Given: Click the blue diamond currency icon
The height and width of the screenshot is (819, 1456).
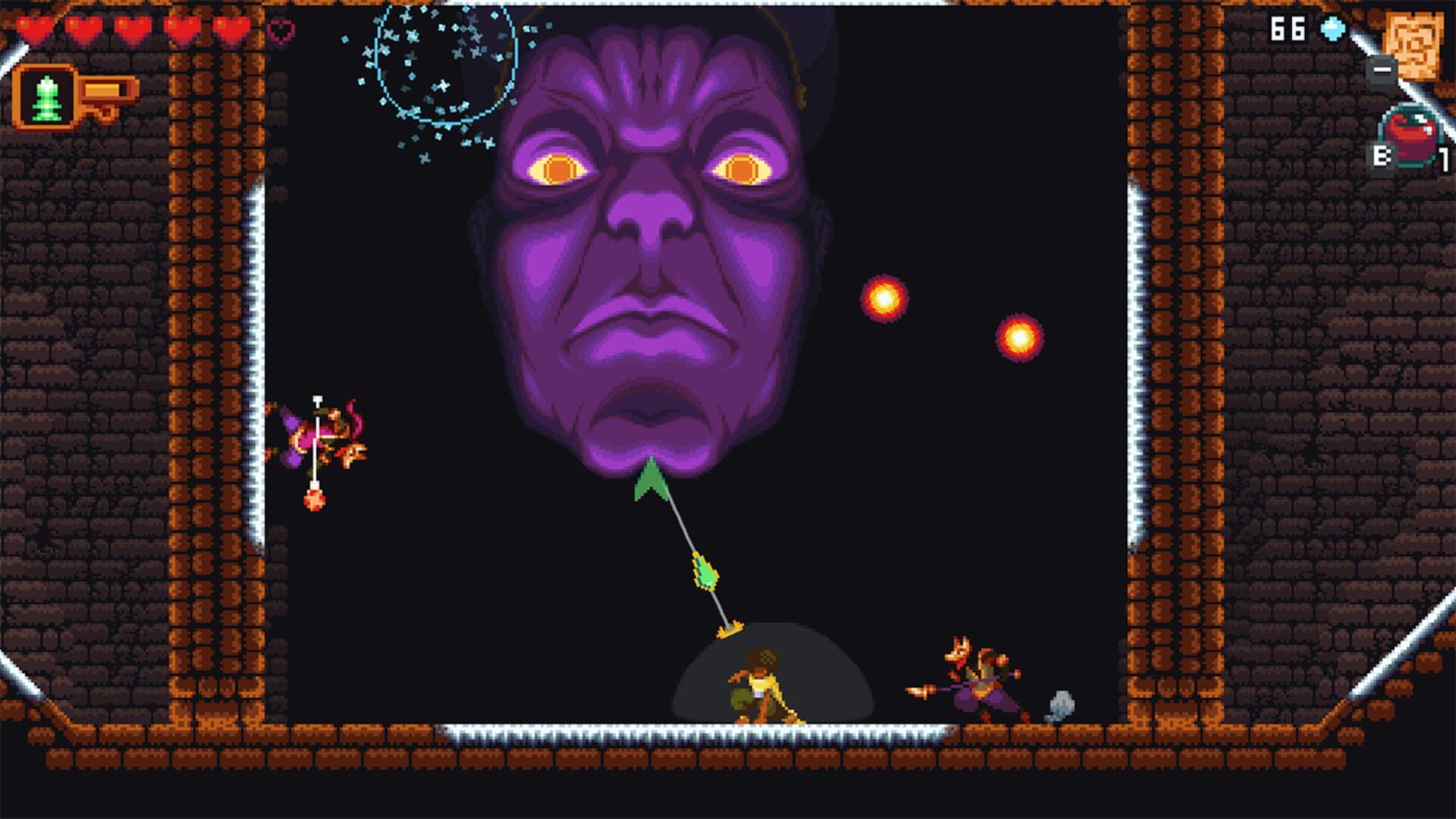Looking at the screenshot, I should [x=1332, y=27].
